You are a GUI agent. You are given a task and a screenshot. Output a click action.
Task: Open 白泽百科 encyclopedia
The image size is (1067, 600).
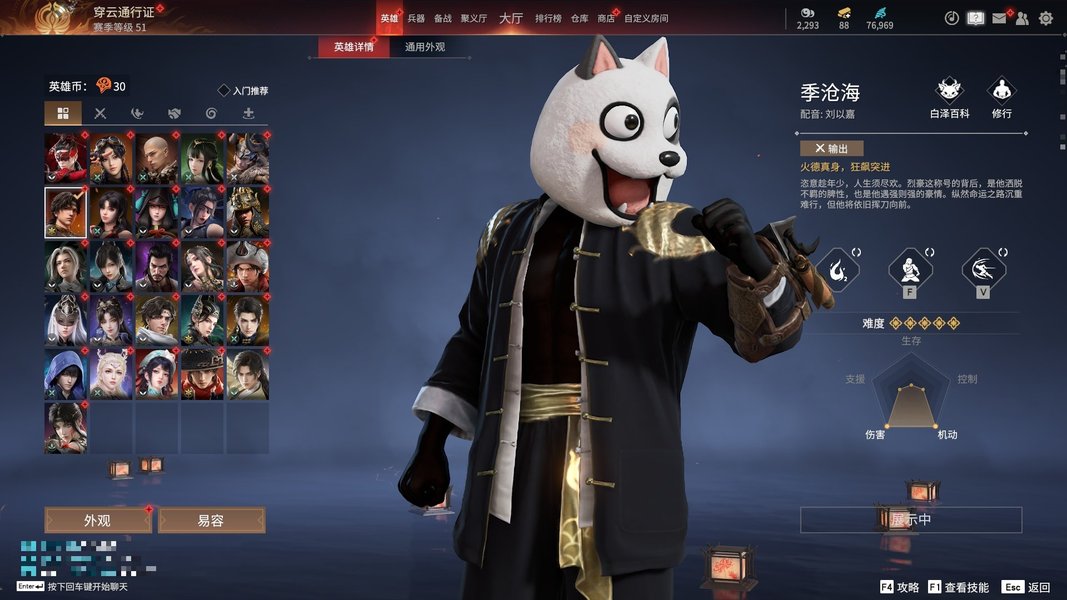point(949,98)
